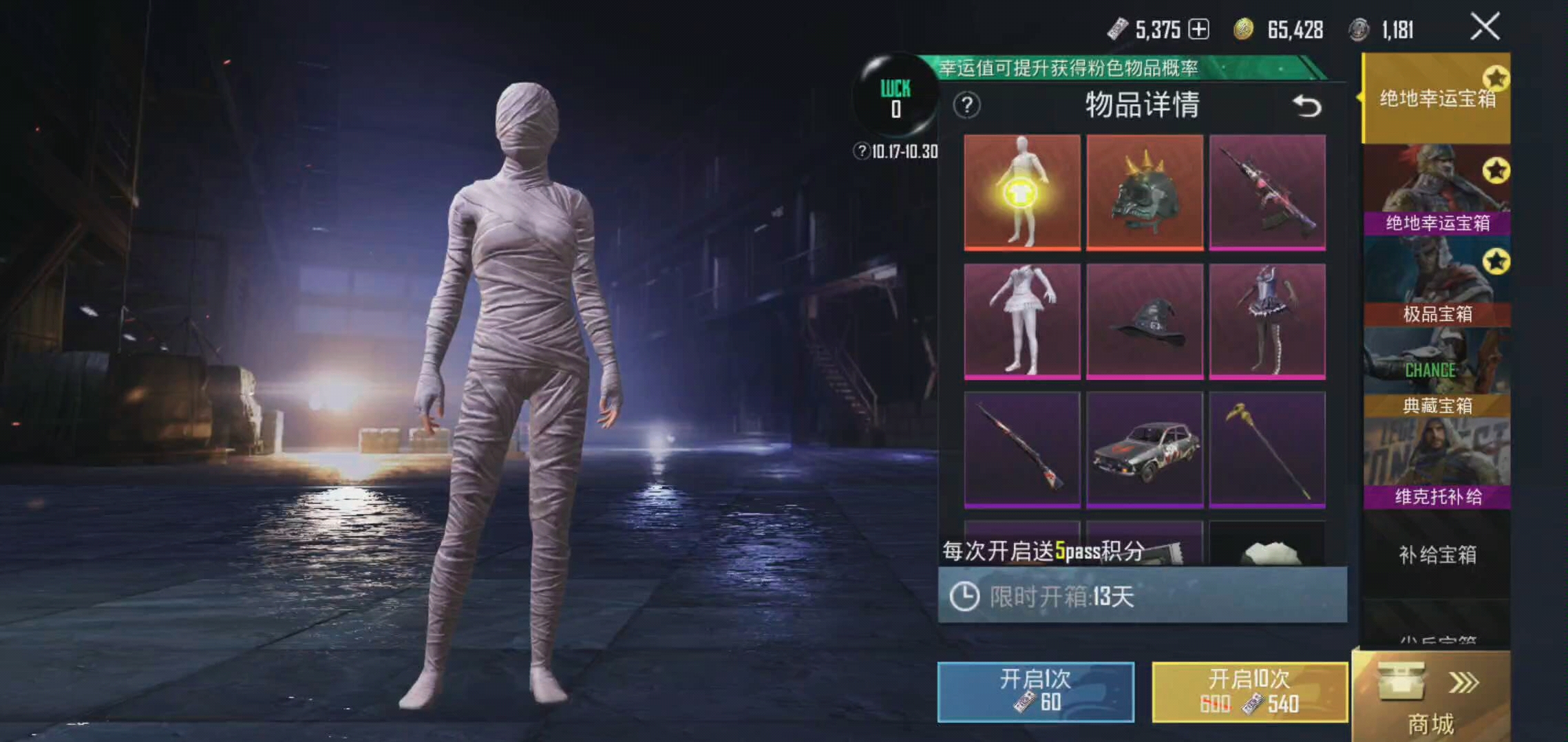Image resolution: width=1568 pixels, height=742 pixels.
Task: Select the silver car skin item
Action: click(1145, 449)
